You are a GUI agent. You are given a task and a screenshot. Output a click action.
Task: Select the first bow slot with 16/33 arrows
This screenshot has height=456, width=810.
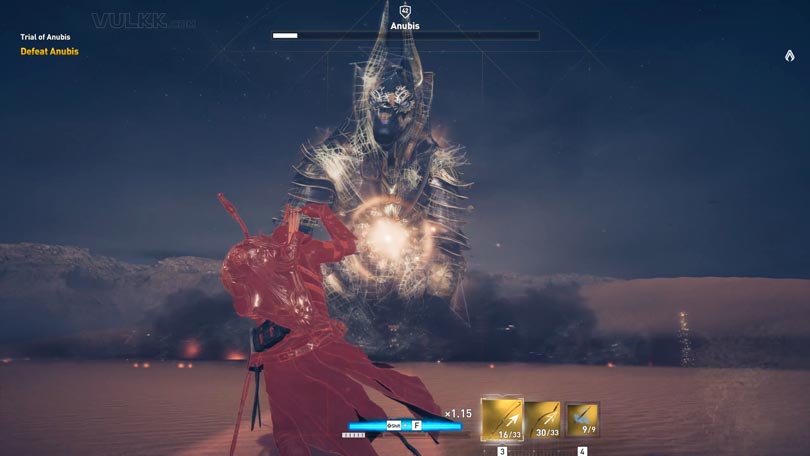coord(502,419)
